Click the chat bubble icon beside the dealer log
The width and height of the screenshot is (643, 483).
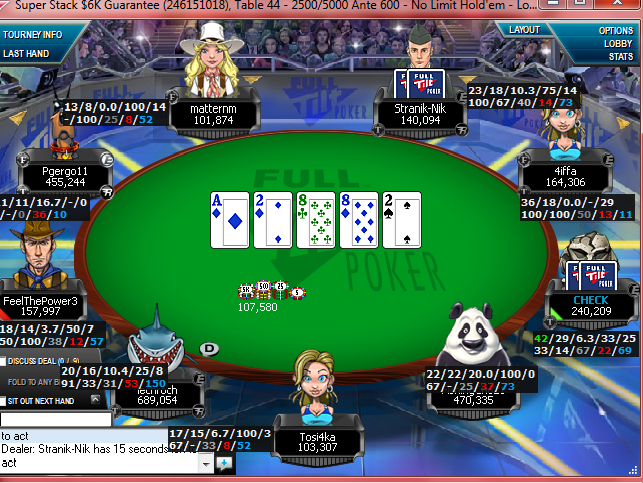[x=223, y=464]
